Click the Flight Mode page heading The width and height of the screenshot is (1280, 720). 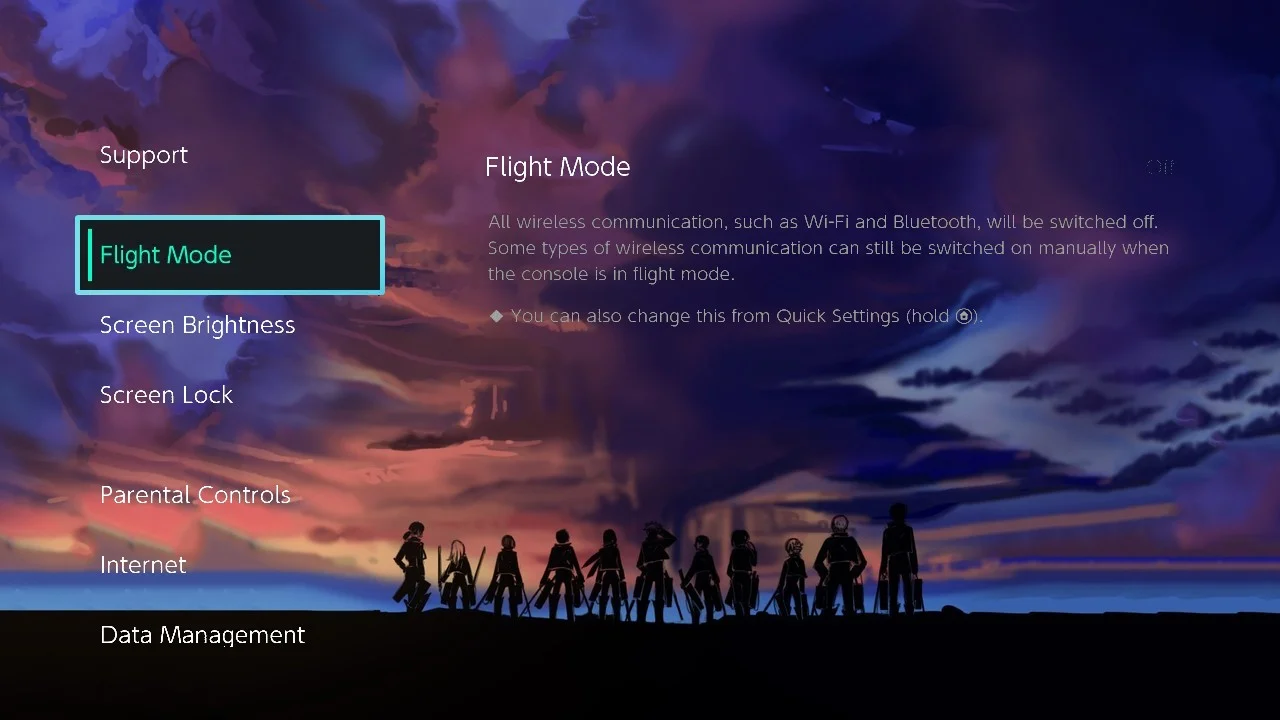coord(557,167)
